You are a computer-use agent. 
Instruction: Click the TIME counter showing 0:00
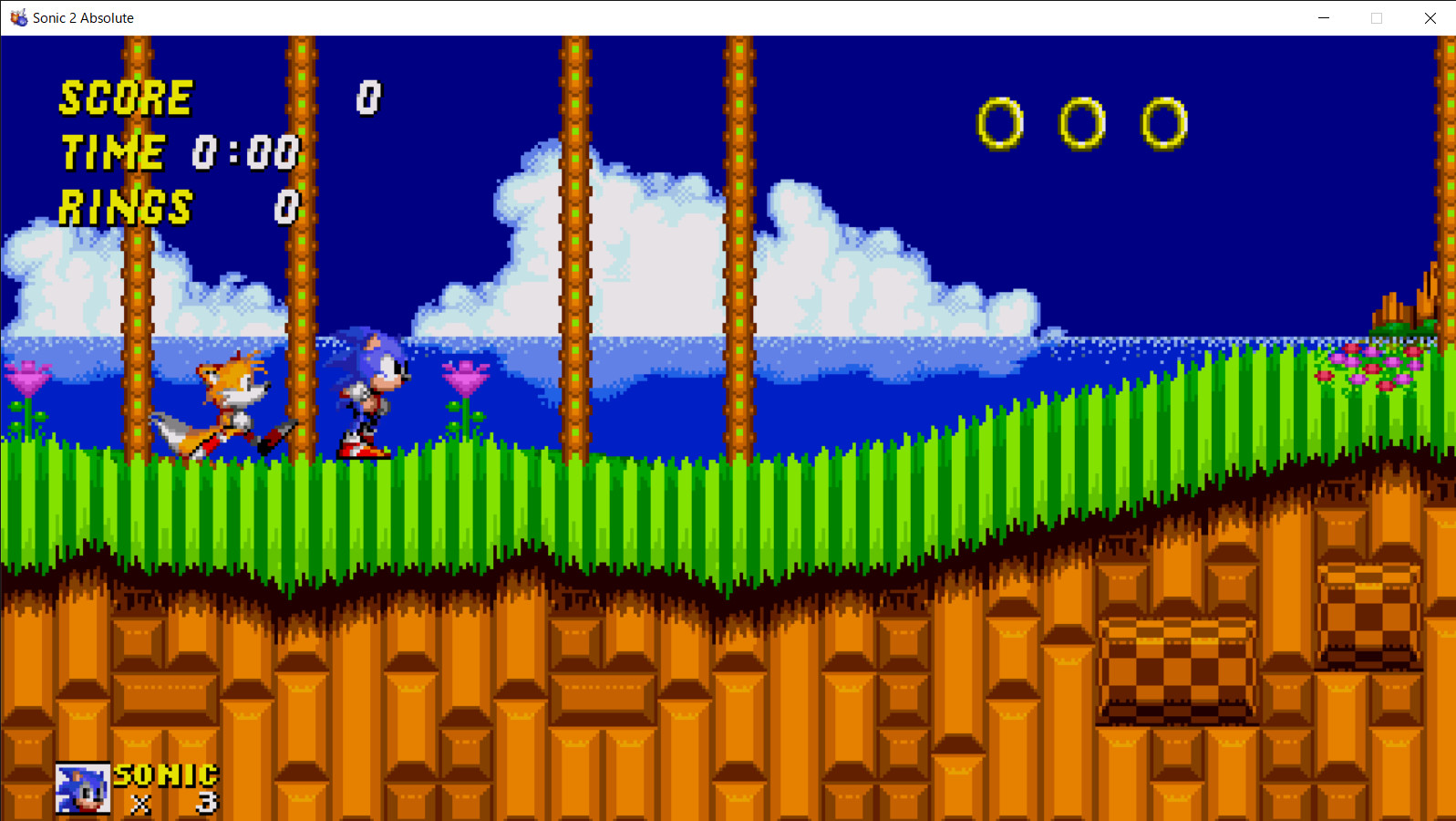click(x=246, y=151)
